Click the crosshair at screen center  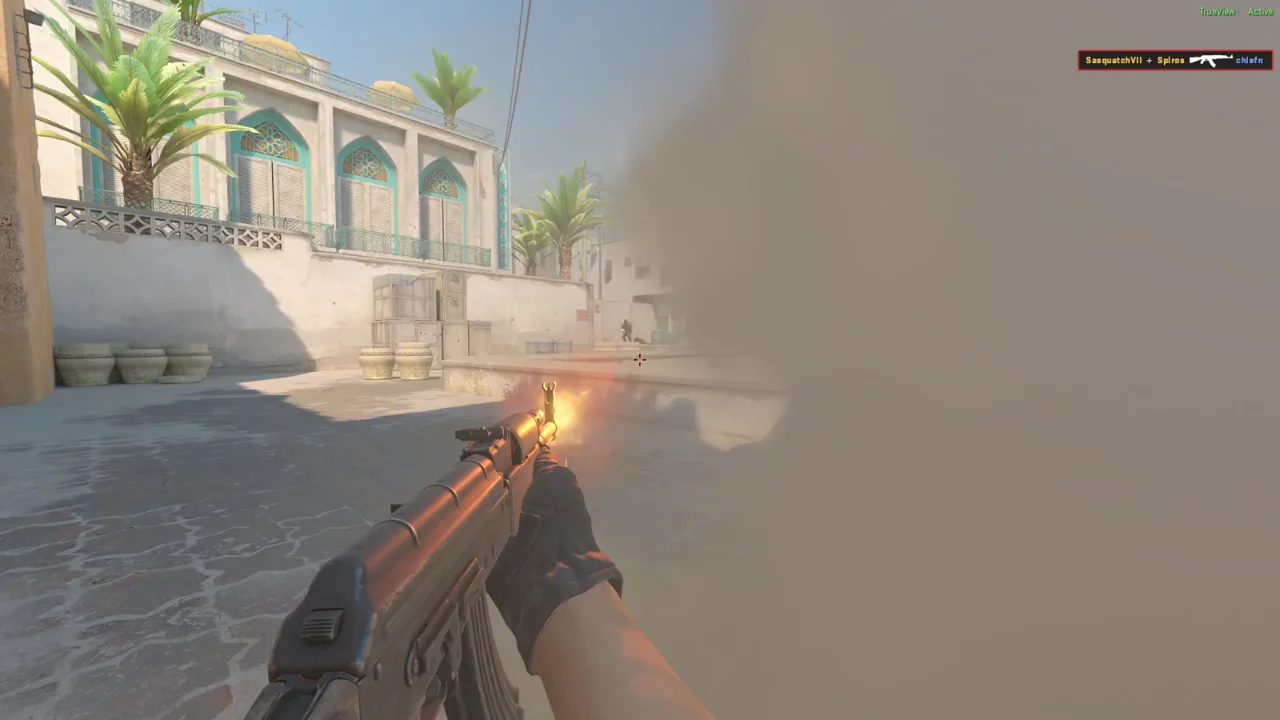click(x=639, y=360)
